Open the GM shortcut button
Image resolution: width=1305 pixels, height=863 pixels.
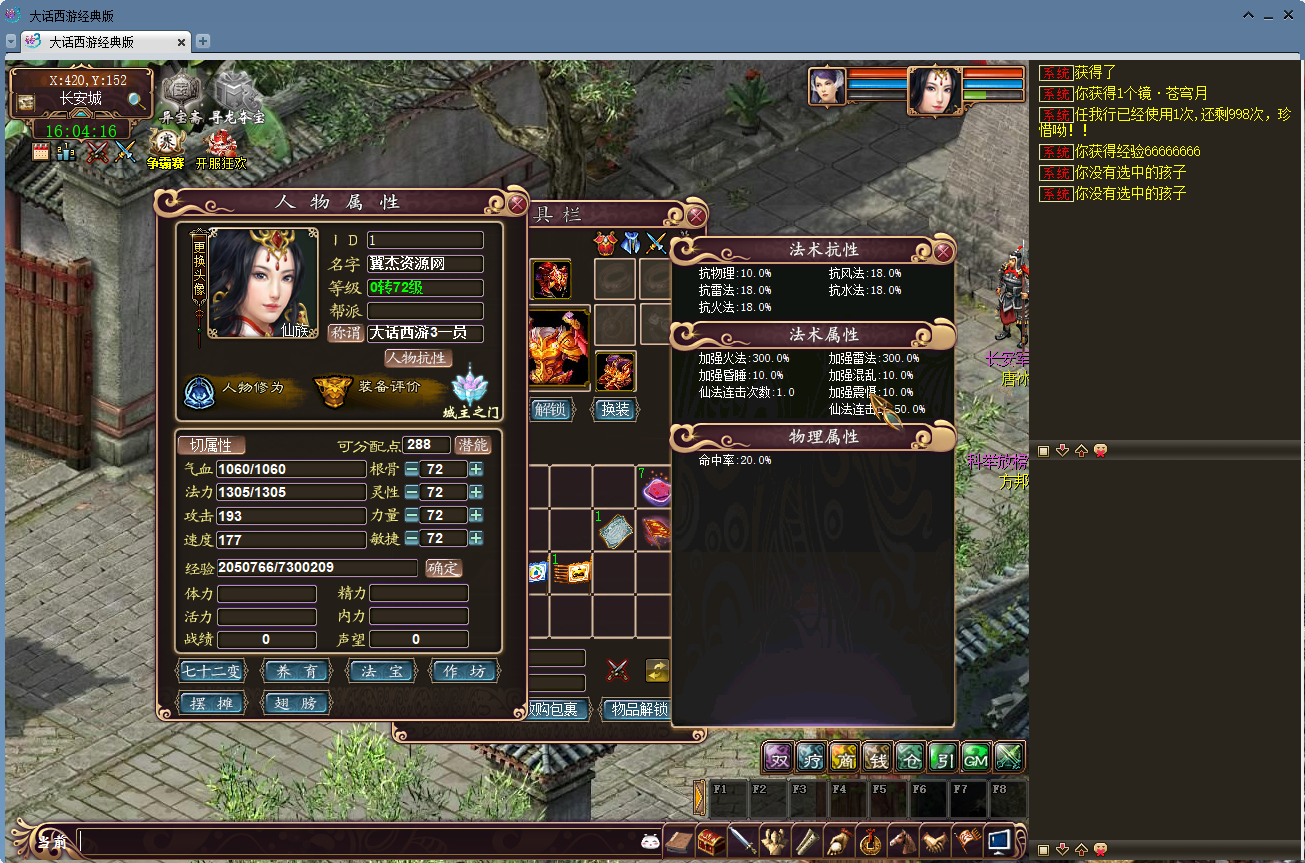975,758
